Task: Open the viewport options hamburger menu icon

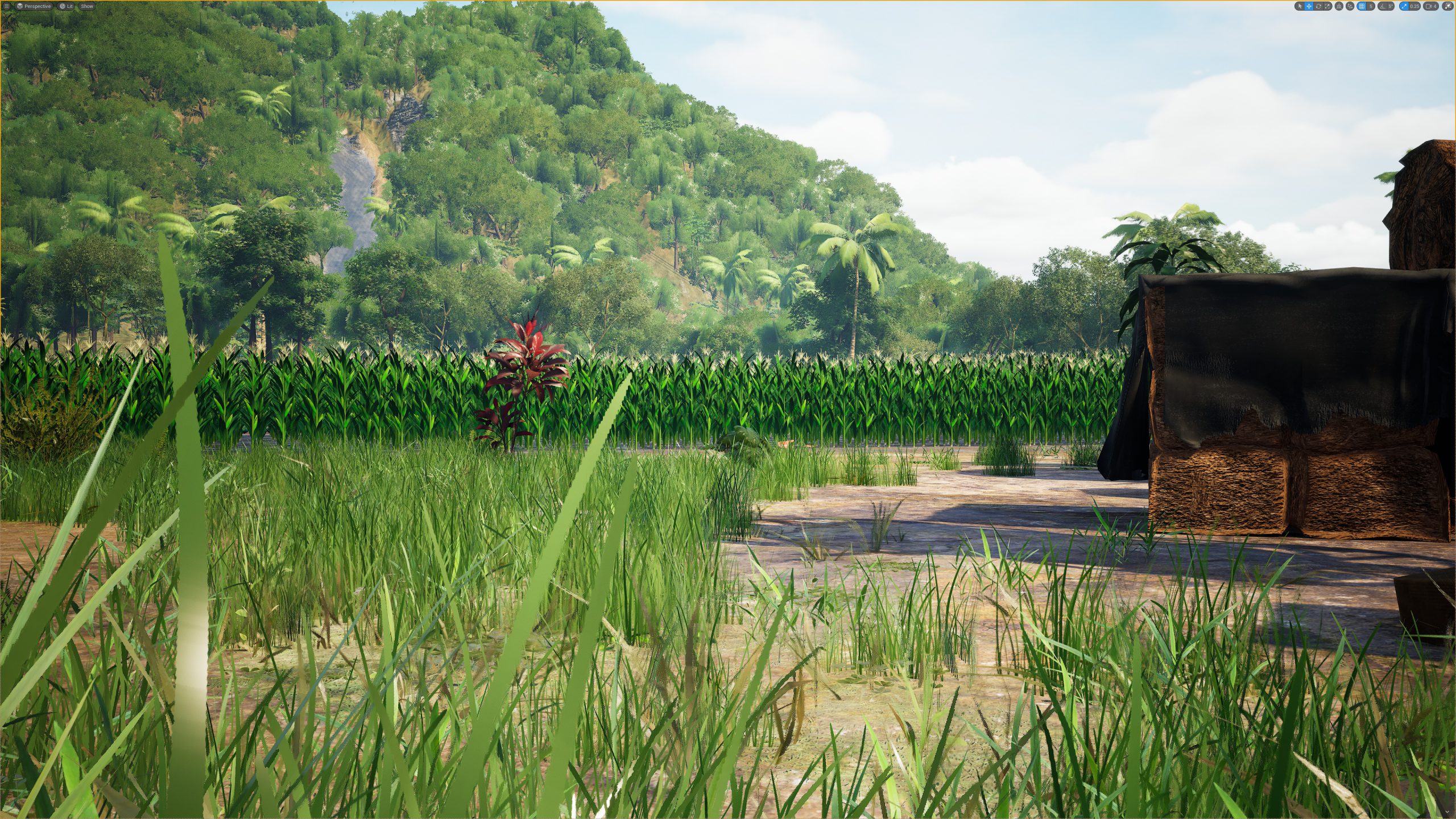Action: (x=7, y=6)
